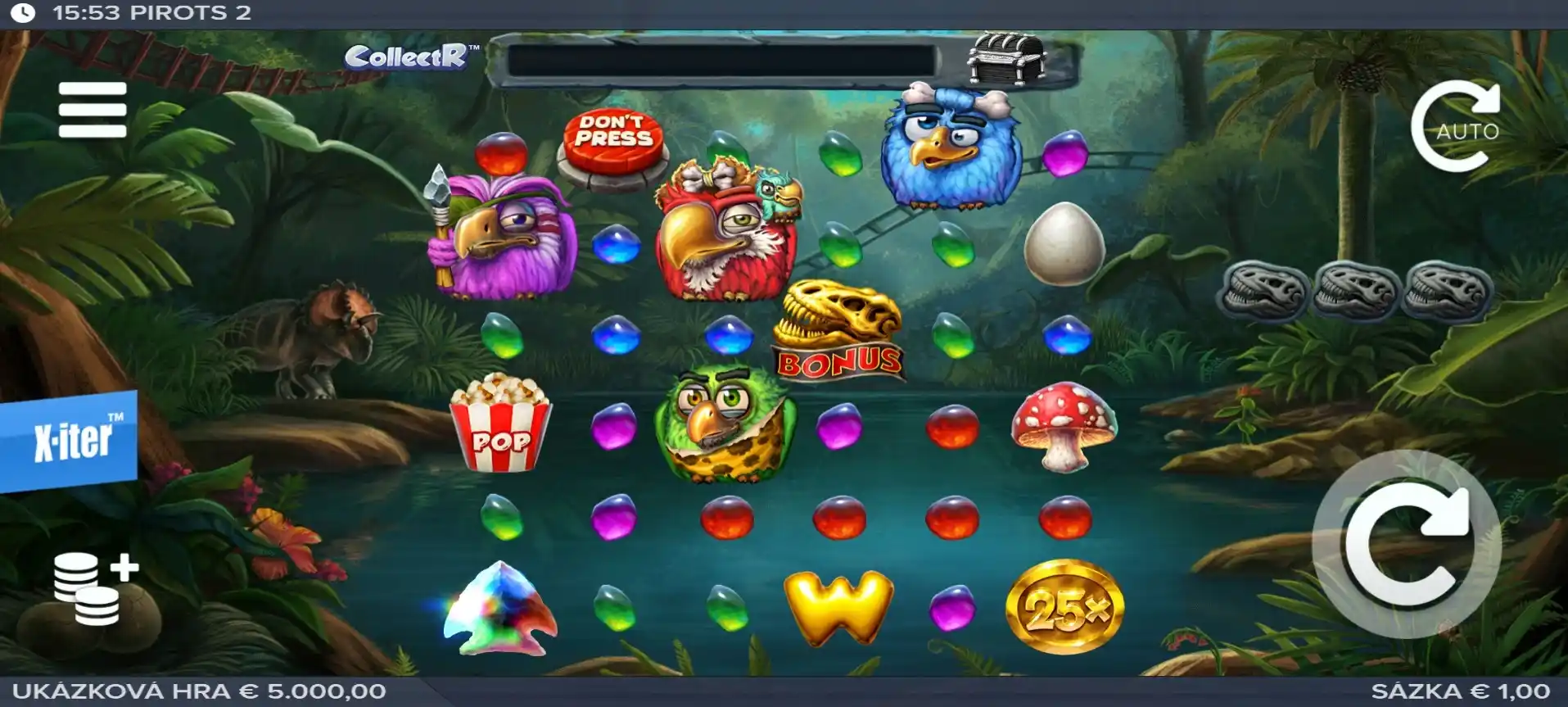Activate the AUTO spin button

tap(1456, 128)
